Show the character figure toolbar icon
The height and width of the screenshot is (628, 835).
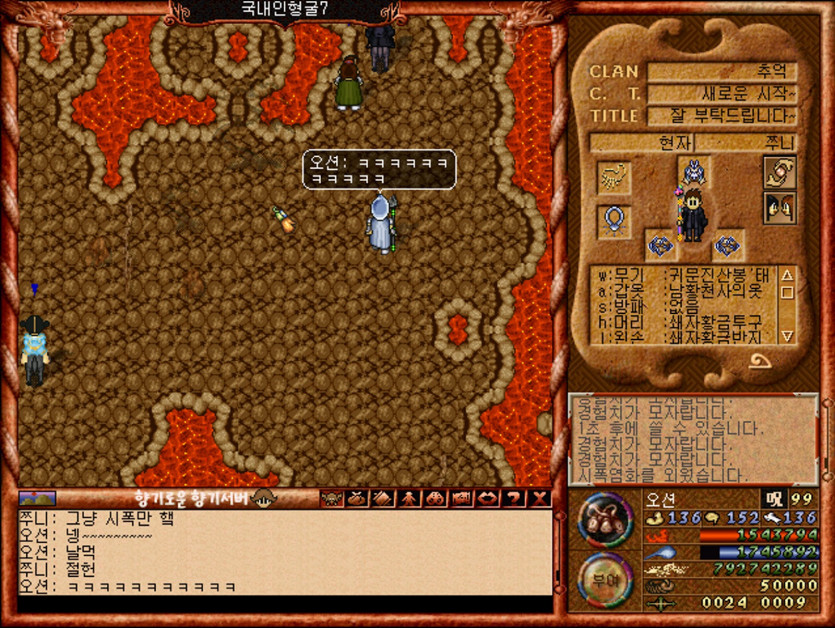[x=409, y=498]
